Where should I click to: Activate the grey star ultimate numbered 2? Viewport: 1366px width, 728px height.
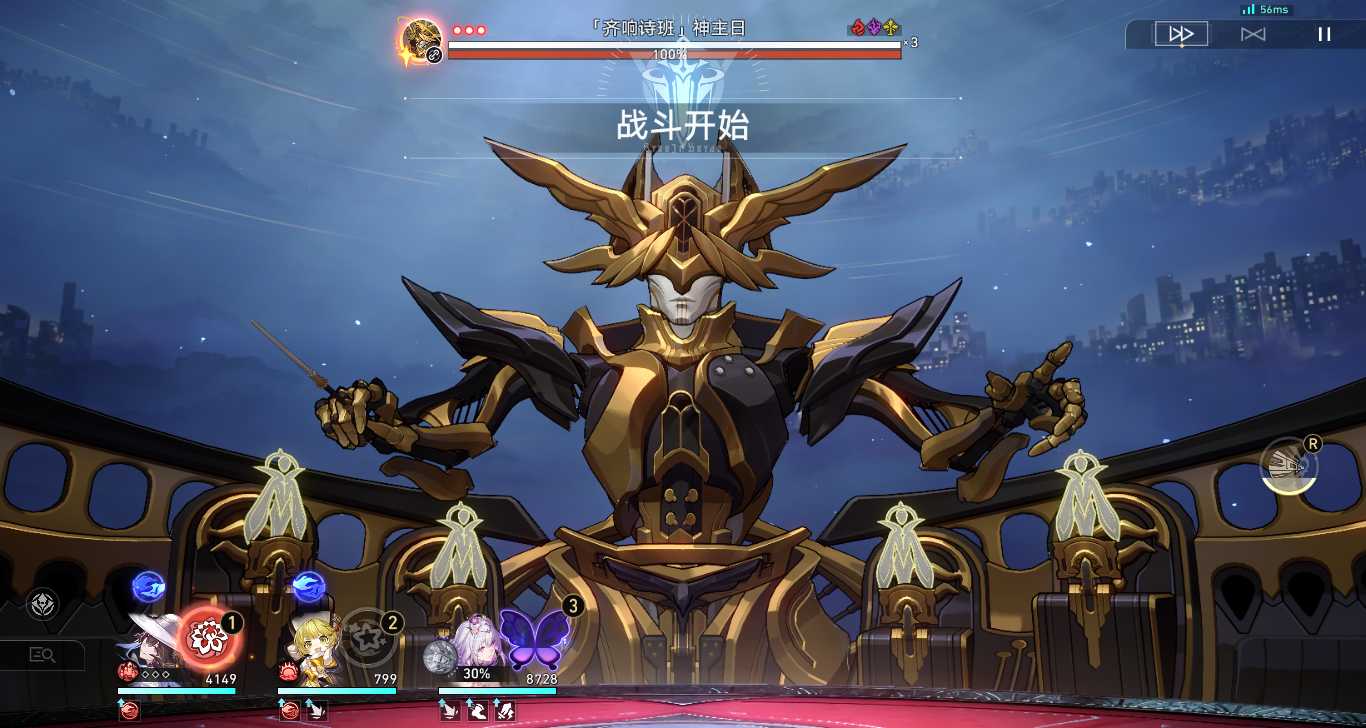[x=368, y=637]
